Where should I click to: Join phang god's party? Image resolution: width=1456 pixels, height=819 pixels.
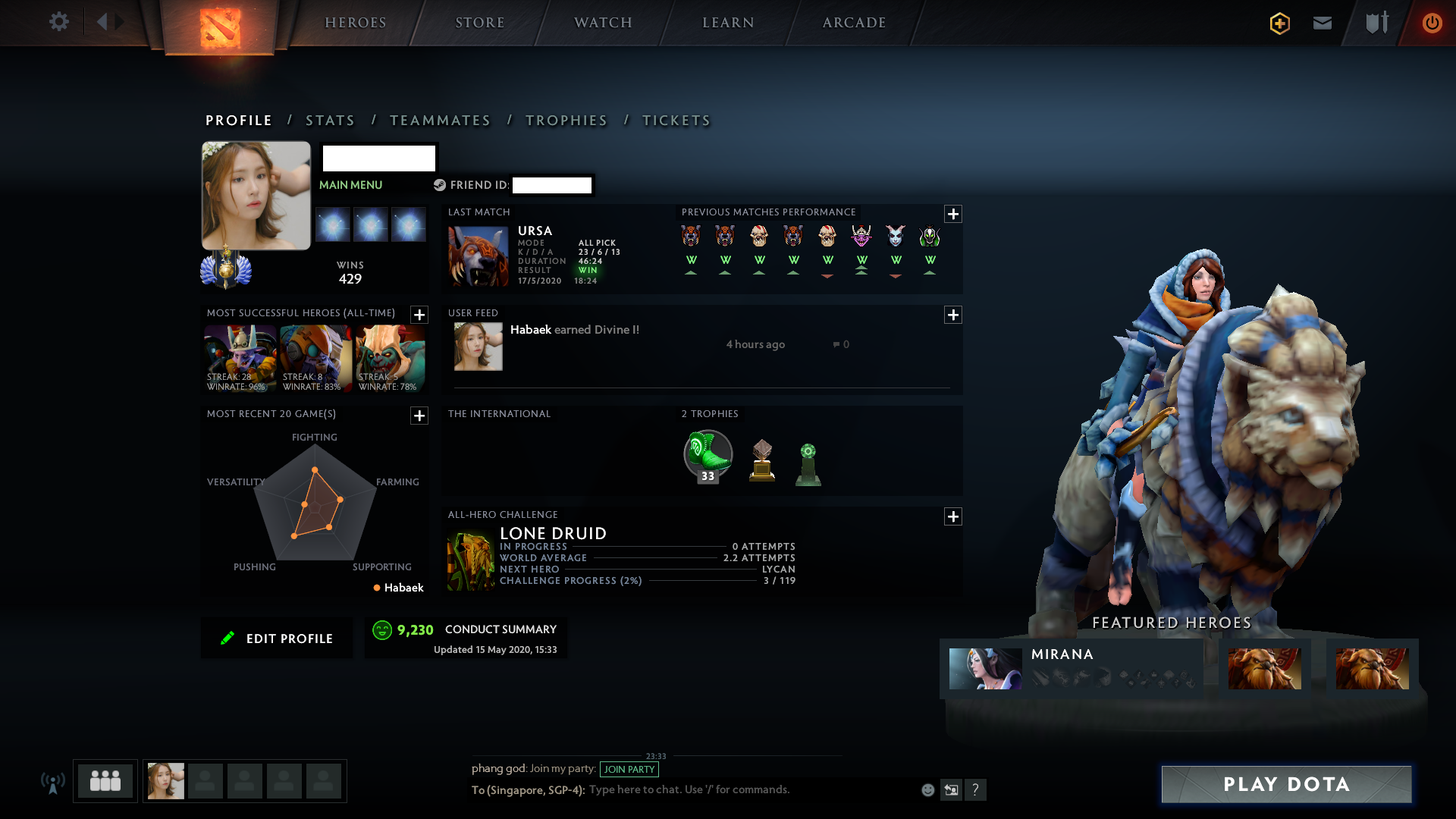(x=629, y=769)
